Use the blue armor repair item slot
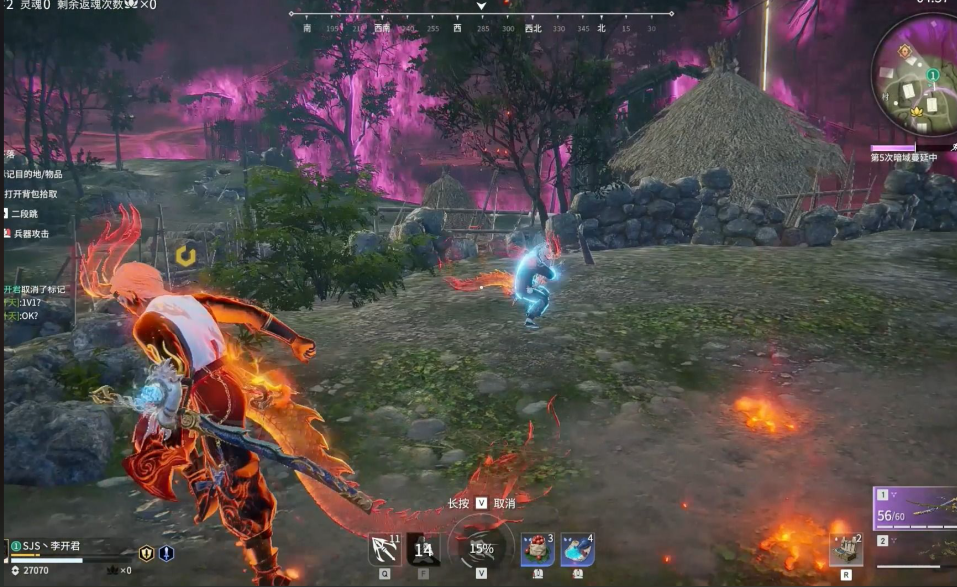 tap(577, 550)
